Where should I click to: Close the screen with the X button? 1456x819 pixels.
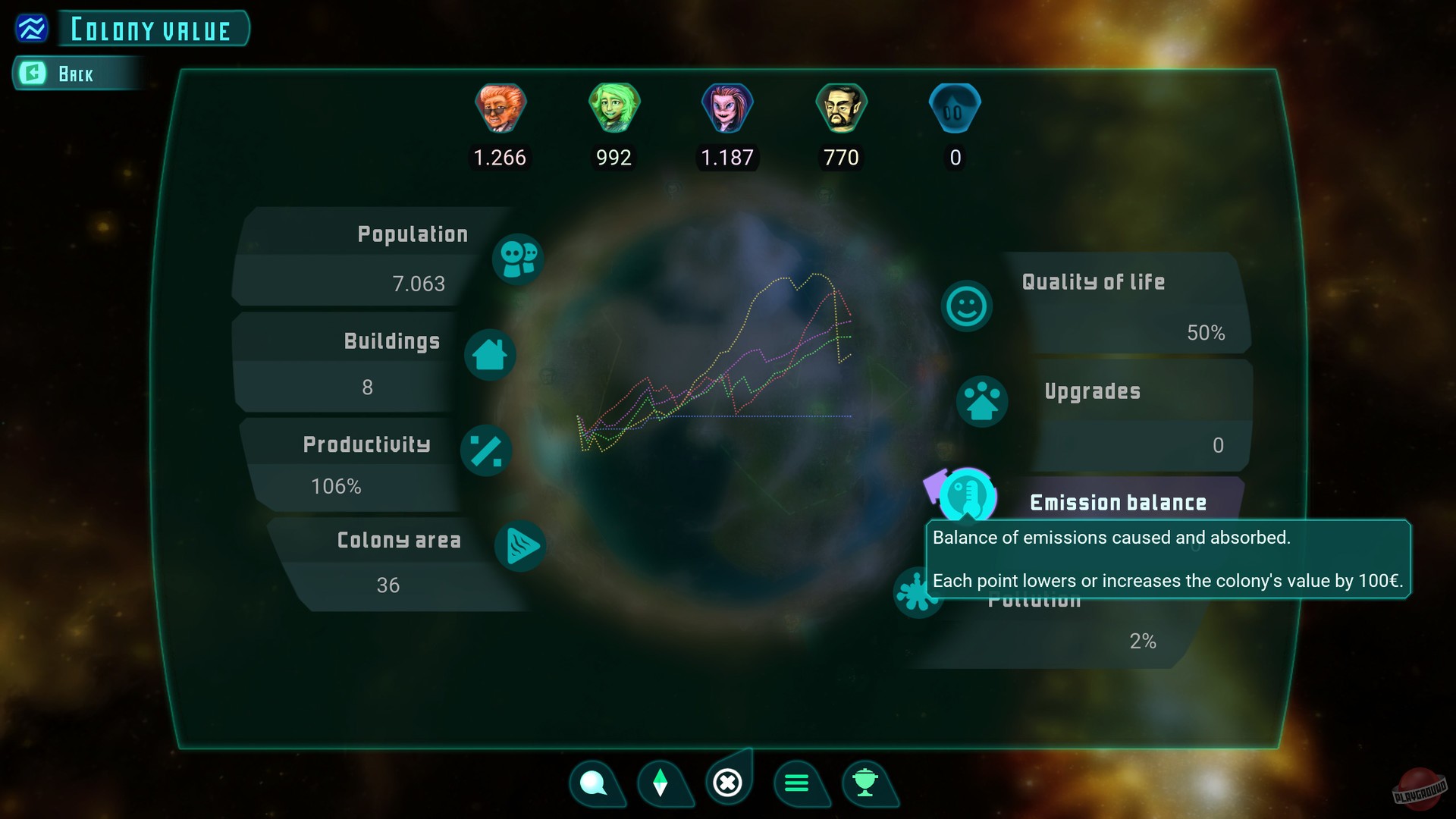(x=729, y=783)
